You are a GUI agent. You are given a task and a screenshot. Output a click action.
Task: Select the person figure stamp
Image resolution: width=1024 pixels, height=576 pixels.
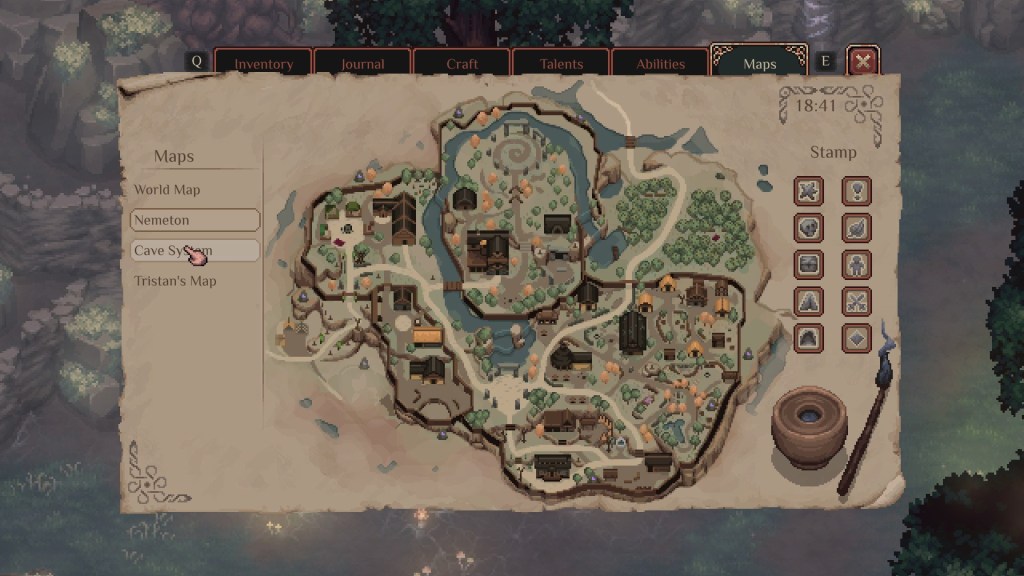[857, 264]
